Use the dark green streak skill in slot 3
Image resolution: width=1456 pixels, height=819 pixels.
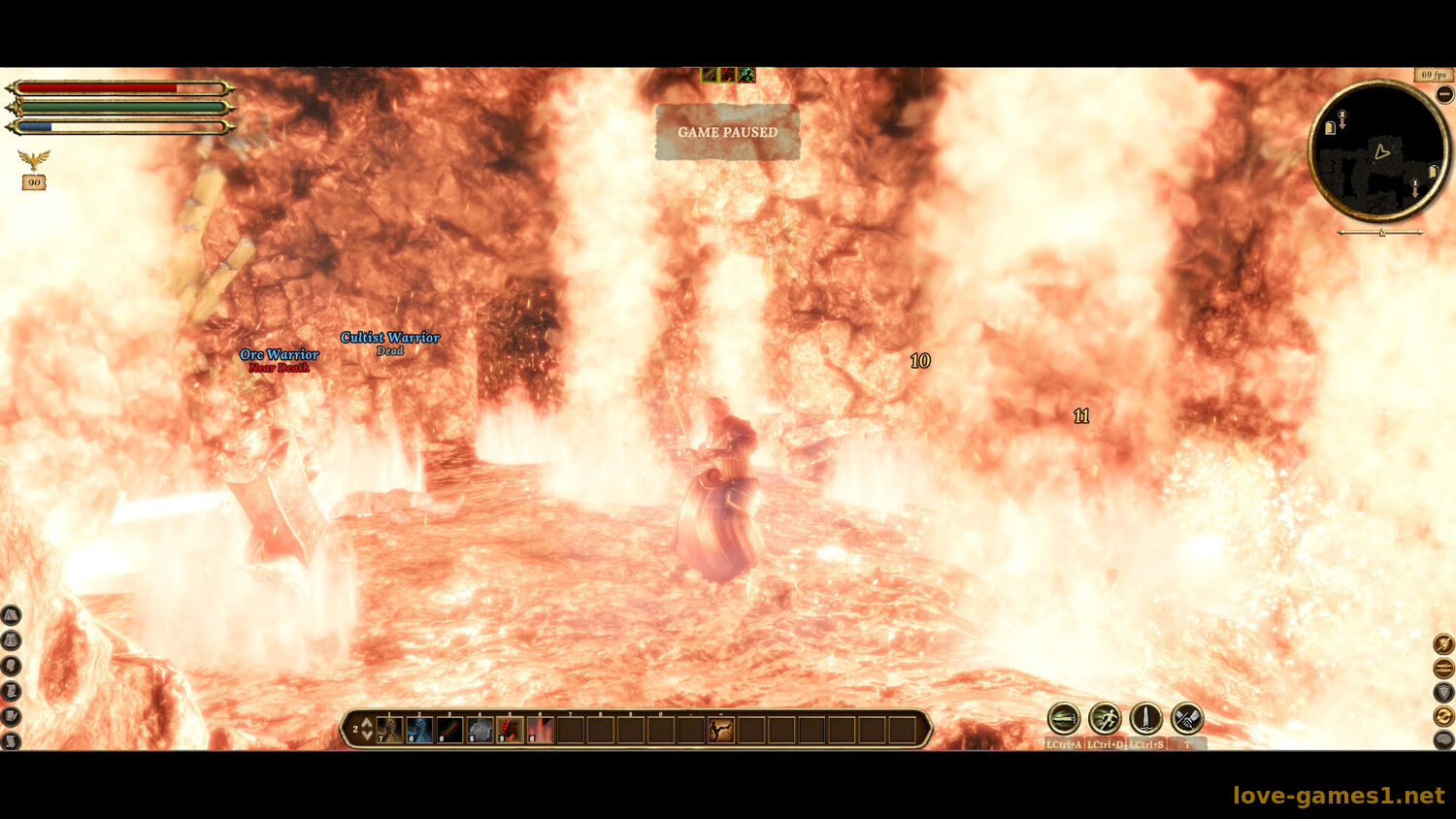click(x=449, y=729)
